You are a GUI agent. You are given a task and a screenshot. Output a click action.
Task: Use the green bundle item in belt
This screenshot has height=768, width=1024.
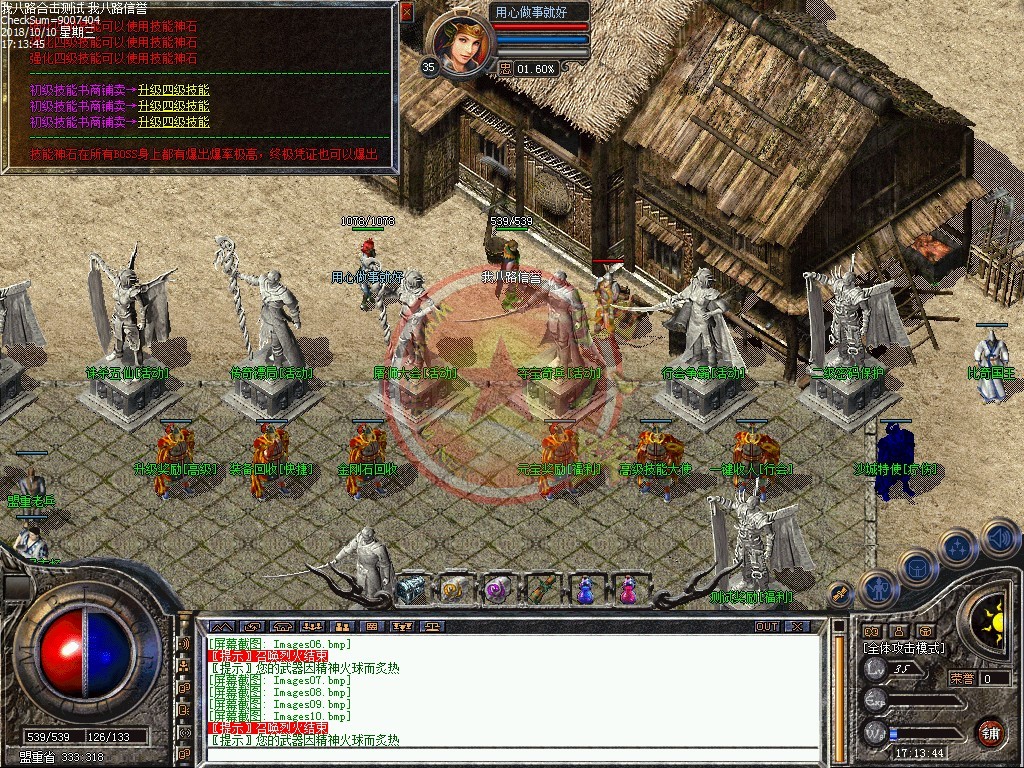point(541,590)
